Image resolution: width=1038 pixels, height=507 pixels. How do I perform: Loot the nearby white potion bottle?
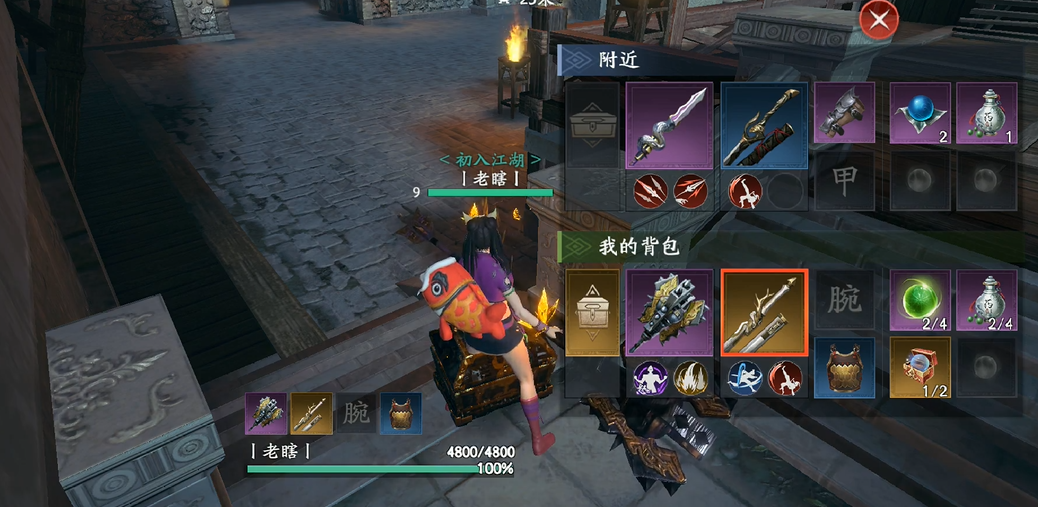986,113
